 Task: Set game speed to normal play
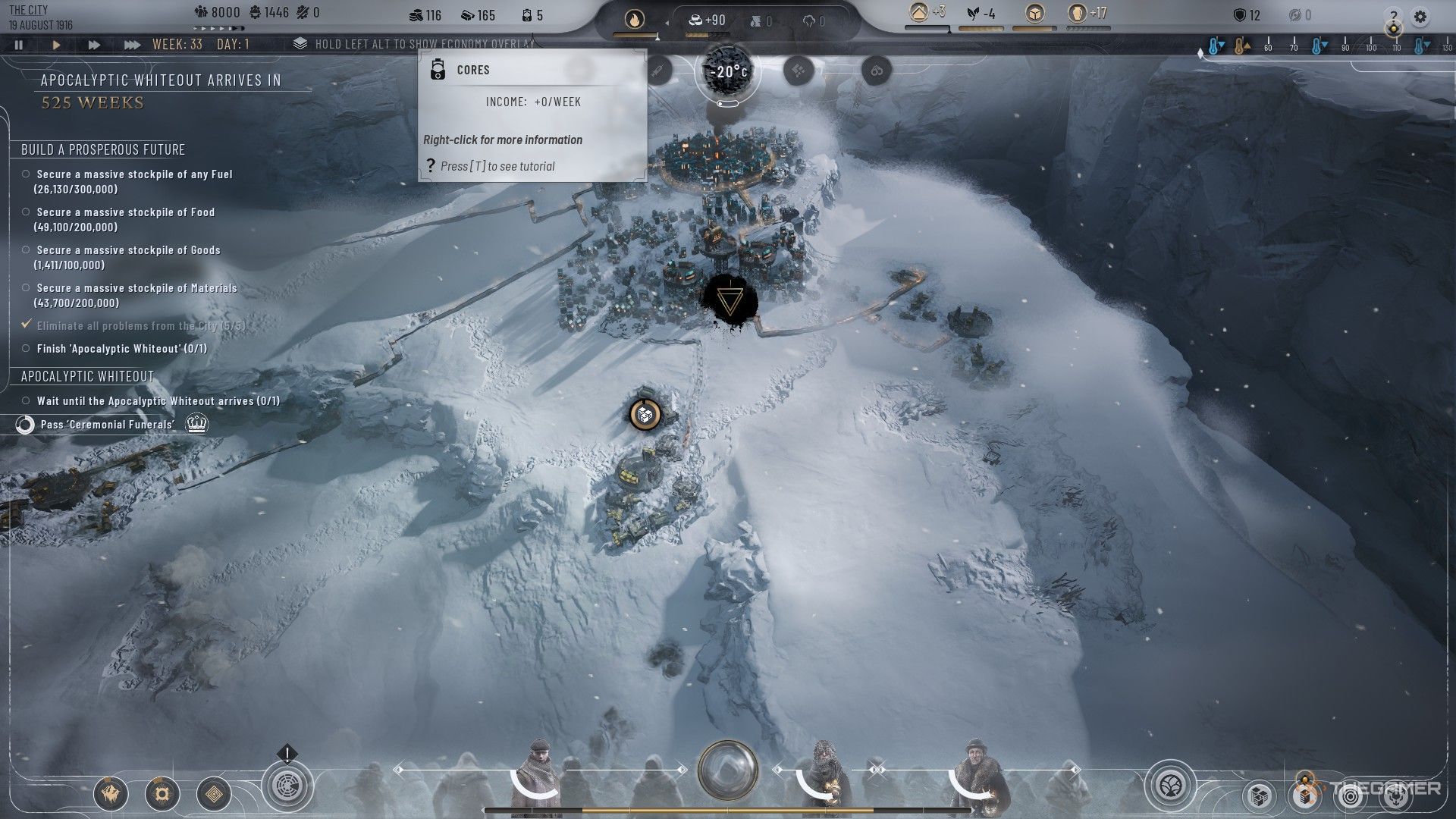56,45
